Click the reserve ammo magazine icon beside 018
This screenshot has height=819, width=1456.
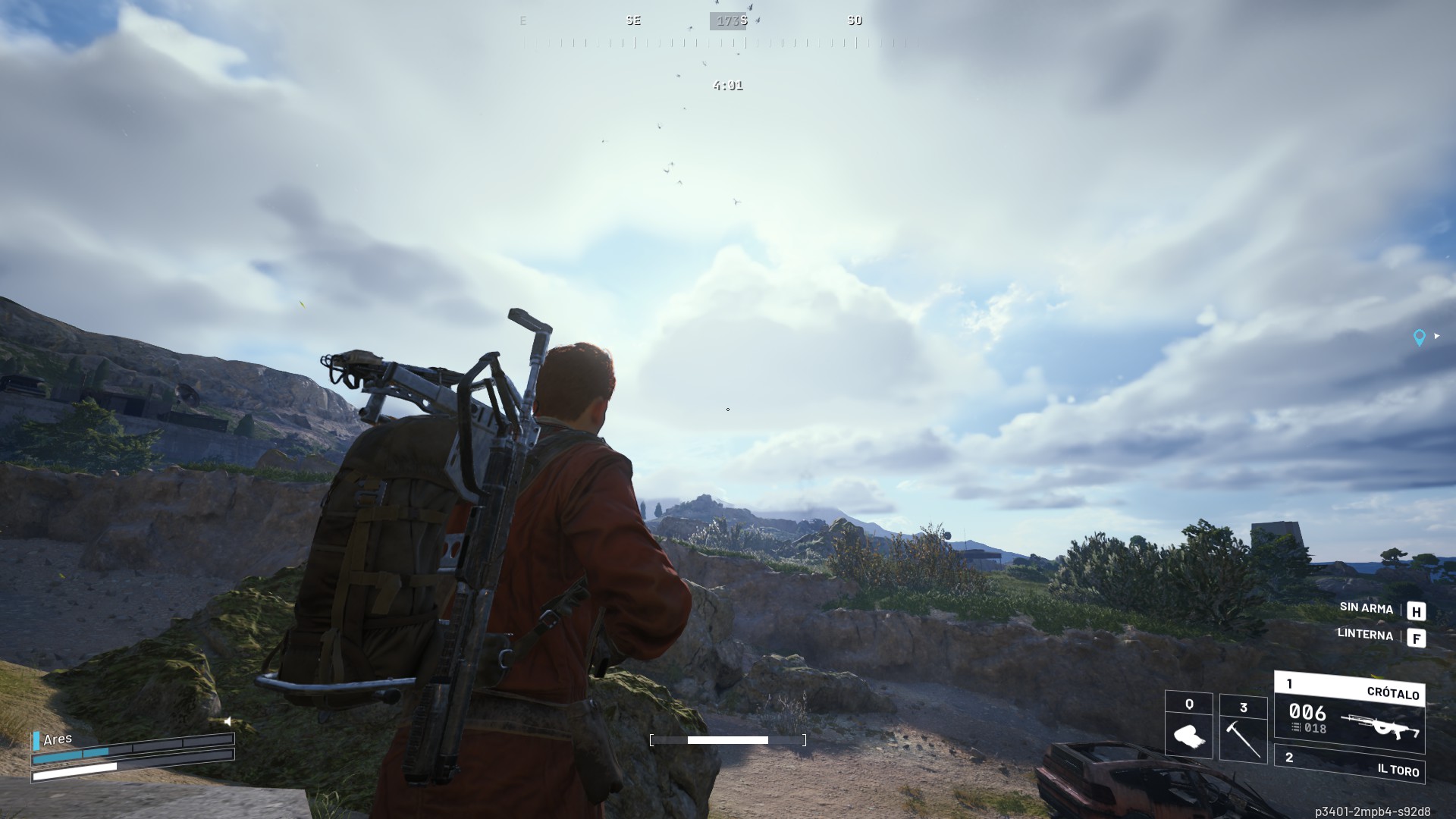coord(1294,726)
